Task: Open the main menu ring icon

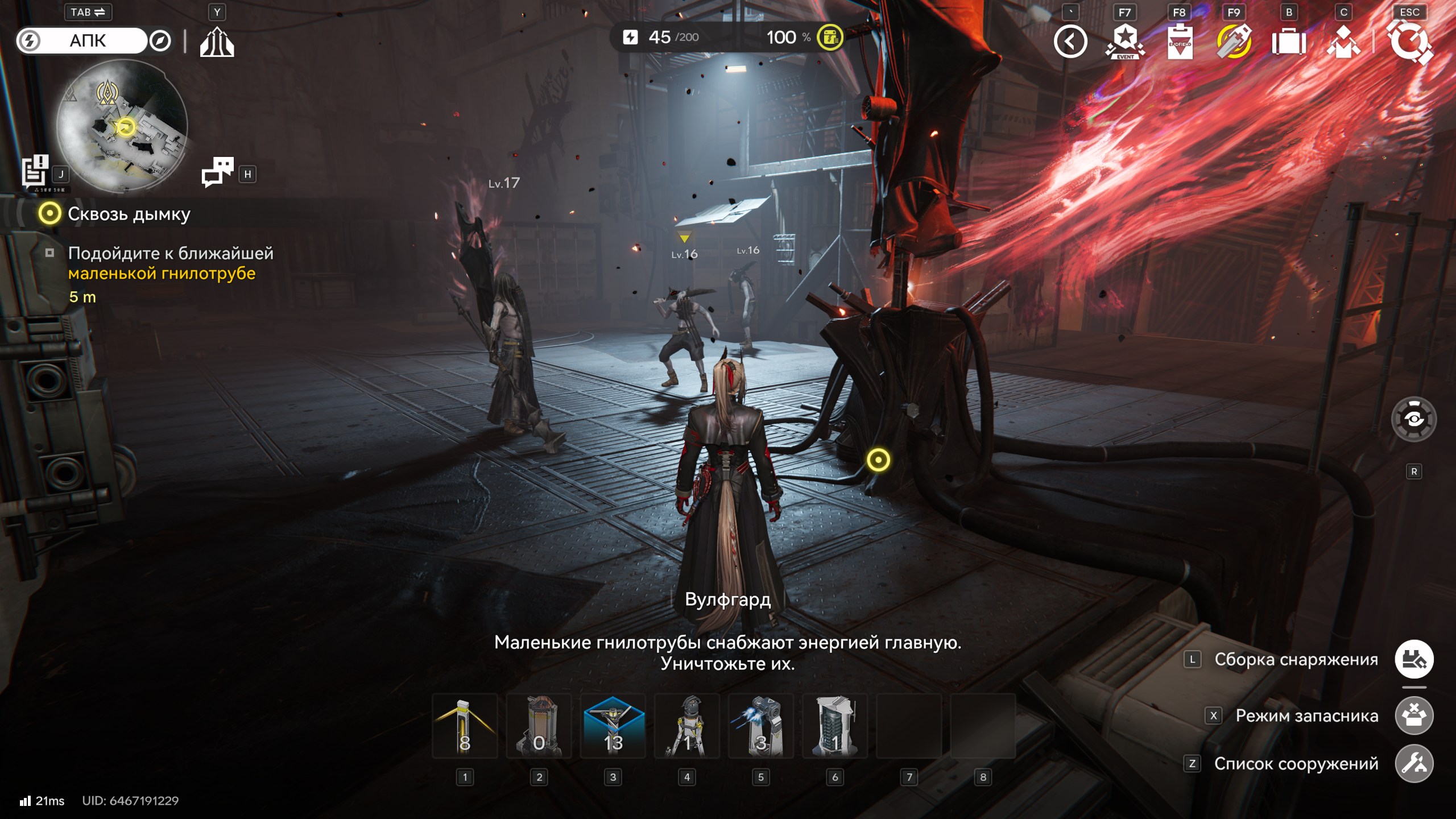Action: pyautogui.click(x=1409, y=42)
